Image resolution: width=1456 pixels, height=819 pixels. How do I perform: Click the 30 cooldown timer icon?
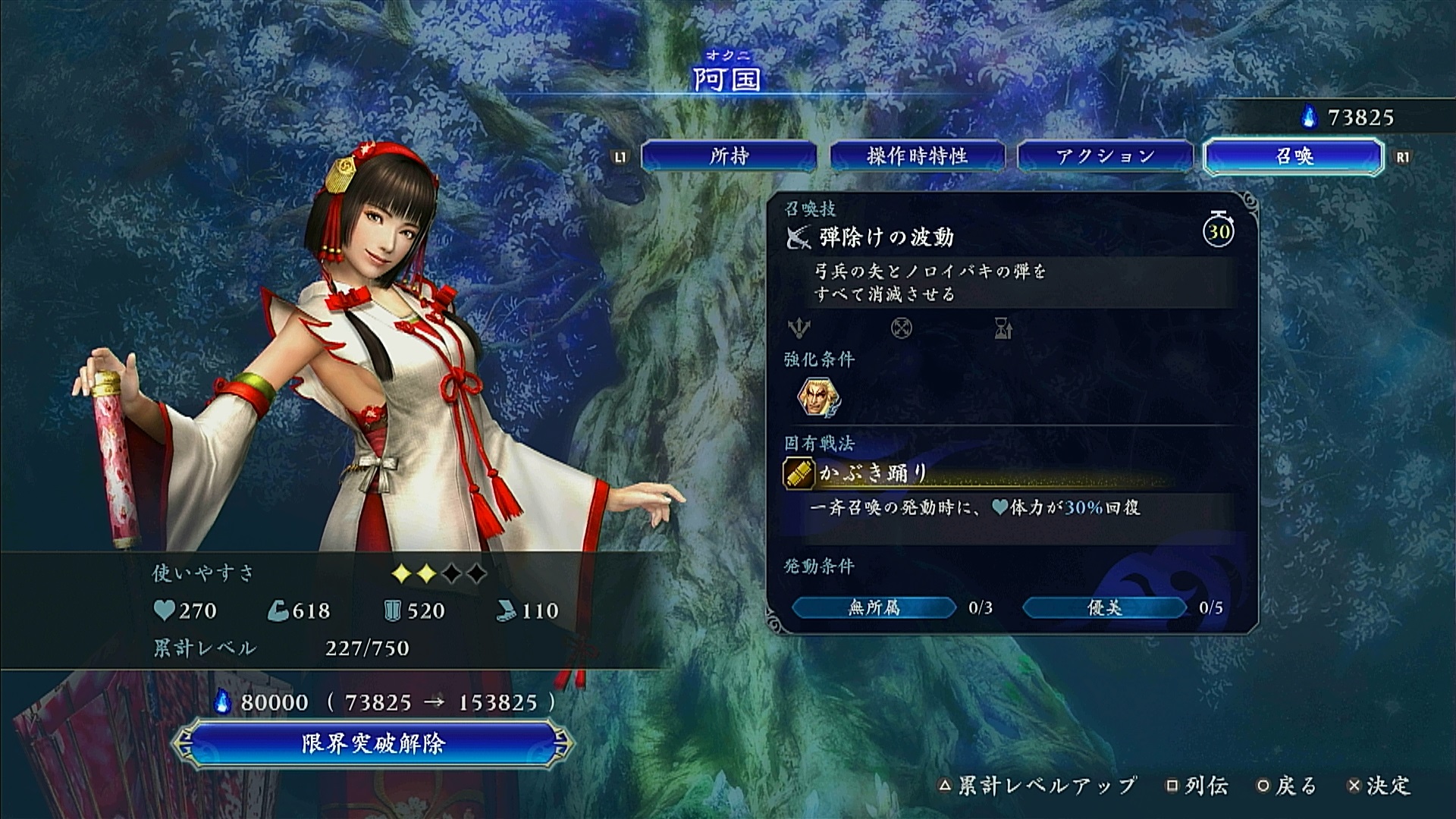1218,230
